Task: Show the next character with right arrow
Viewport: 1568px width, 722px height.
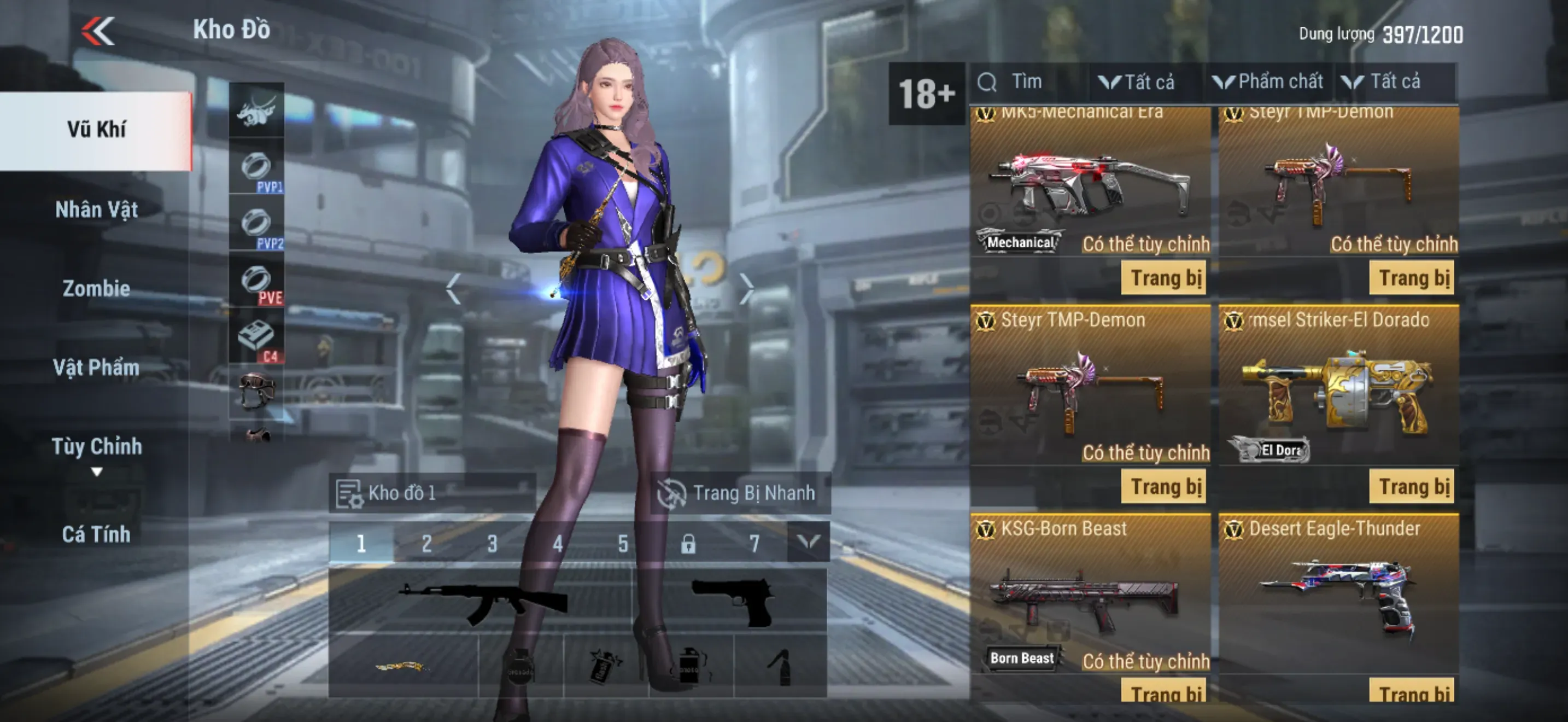Action: point(747,288)
